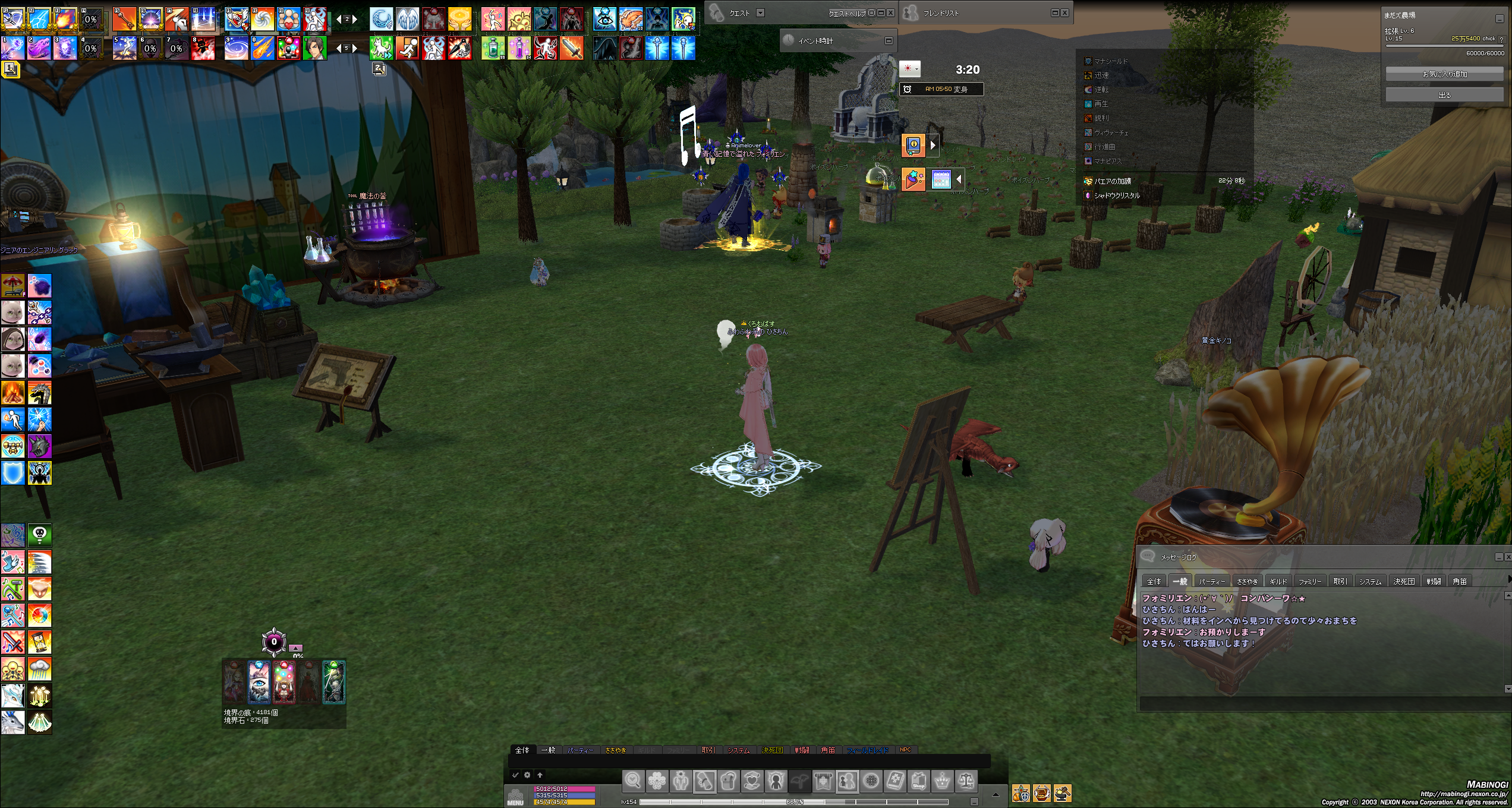This screenshot has width=1512, height=808.
Task: Click the AM 05:50 変身 alarm entry
Action: 941,89
